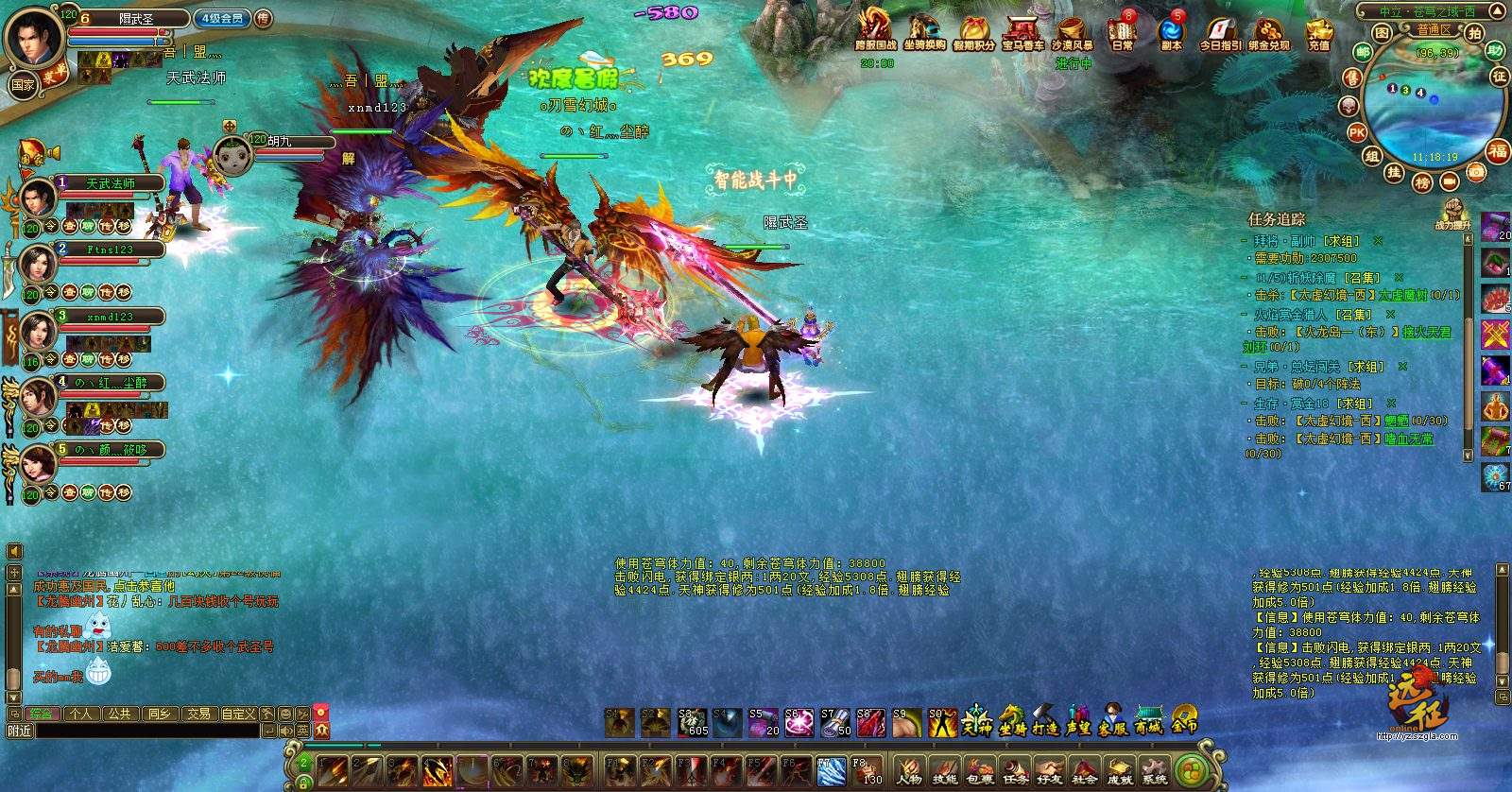Open the 系统 system menu
Image resolution: width=1512 pixels, height=792 pixels.
click(1154, 770)
